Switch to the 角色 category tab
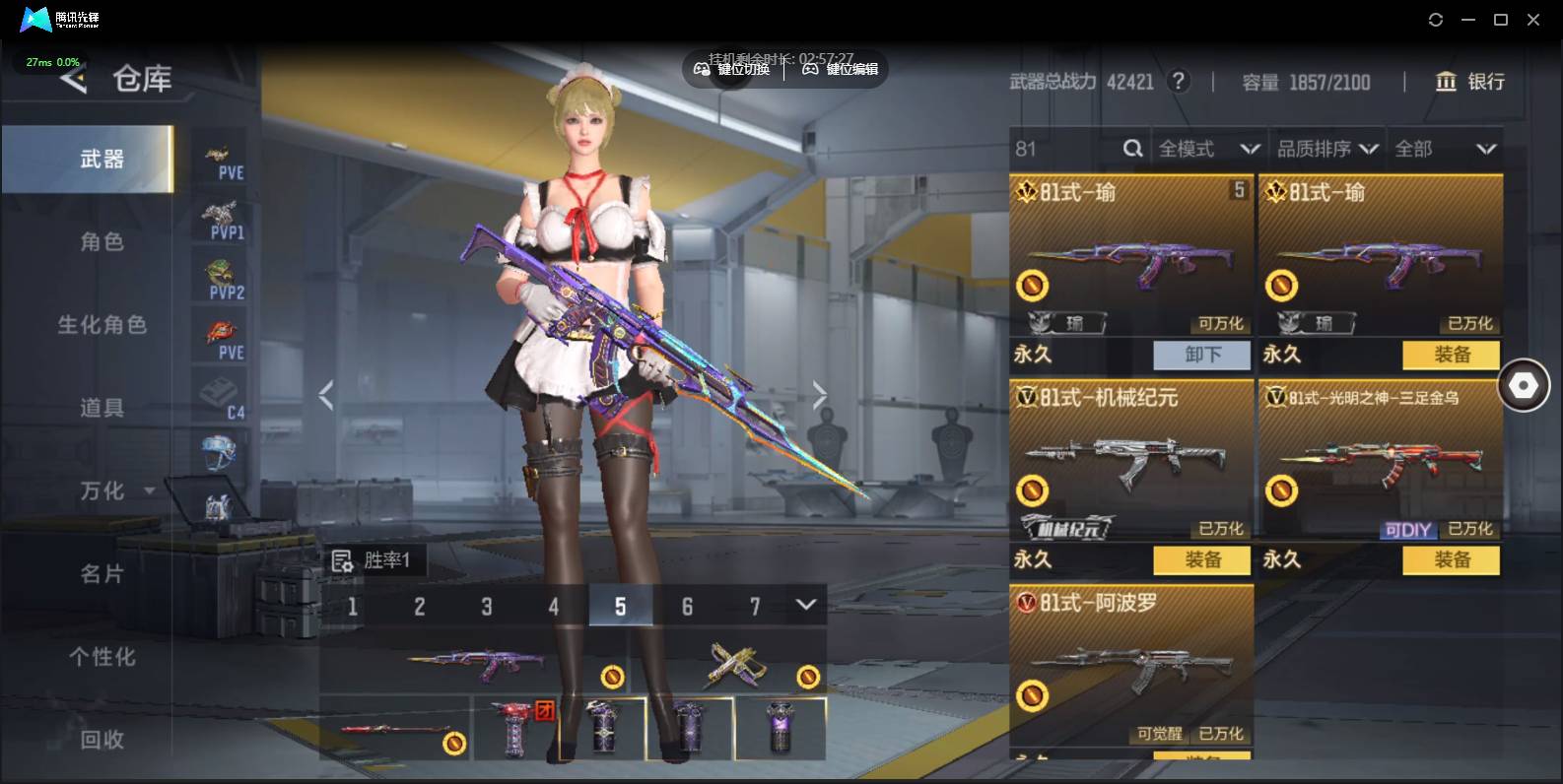 pos(102,241)
